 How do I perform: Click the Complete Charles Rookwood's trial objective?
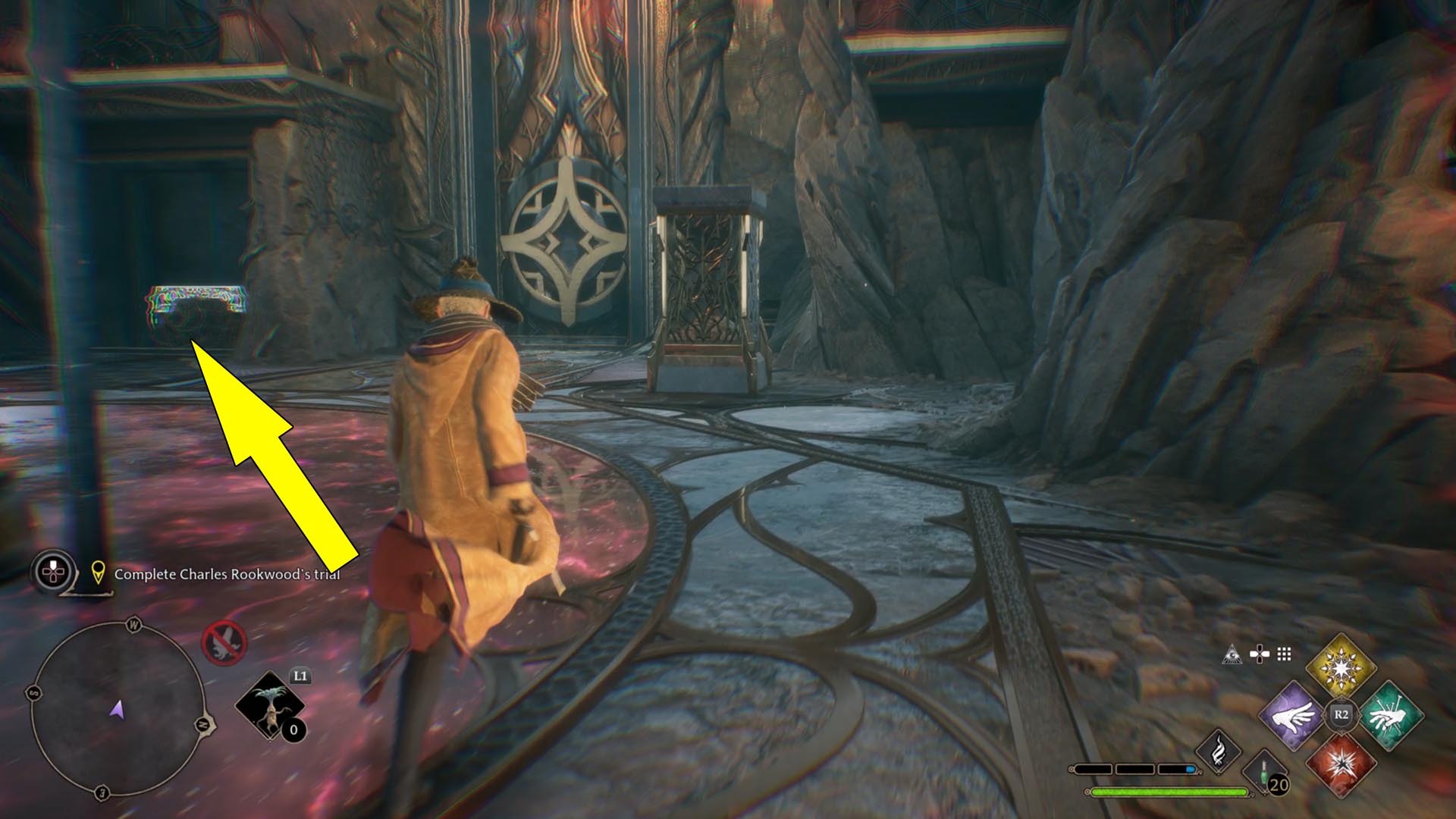click(227, 574)
